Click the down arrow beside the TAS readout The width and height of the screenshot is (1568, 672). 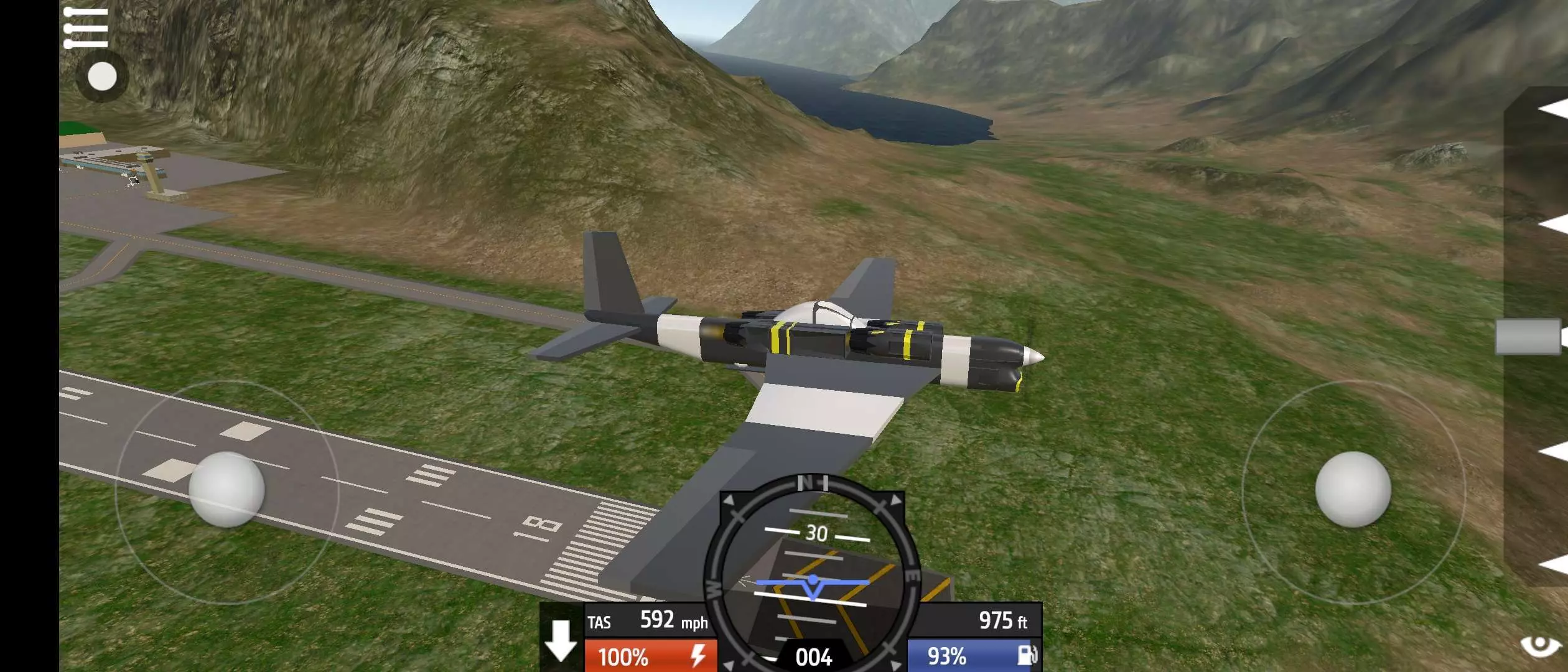pyautogui.click(x=561, y=640)
